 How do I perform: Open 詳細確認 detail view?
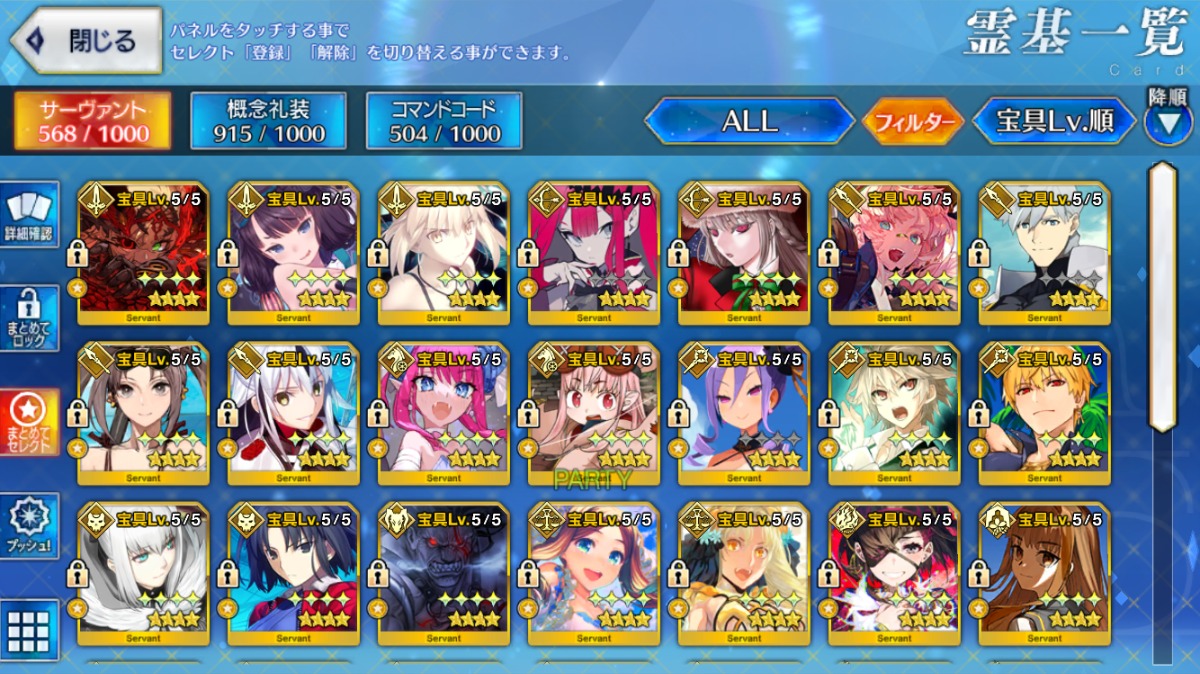click(x=30, y=215)
